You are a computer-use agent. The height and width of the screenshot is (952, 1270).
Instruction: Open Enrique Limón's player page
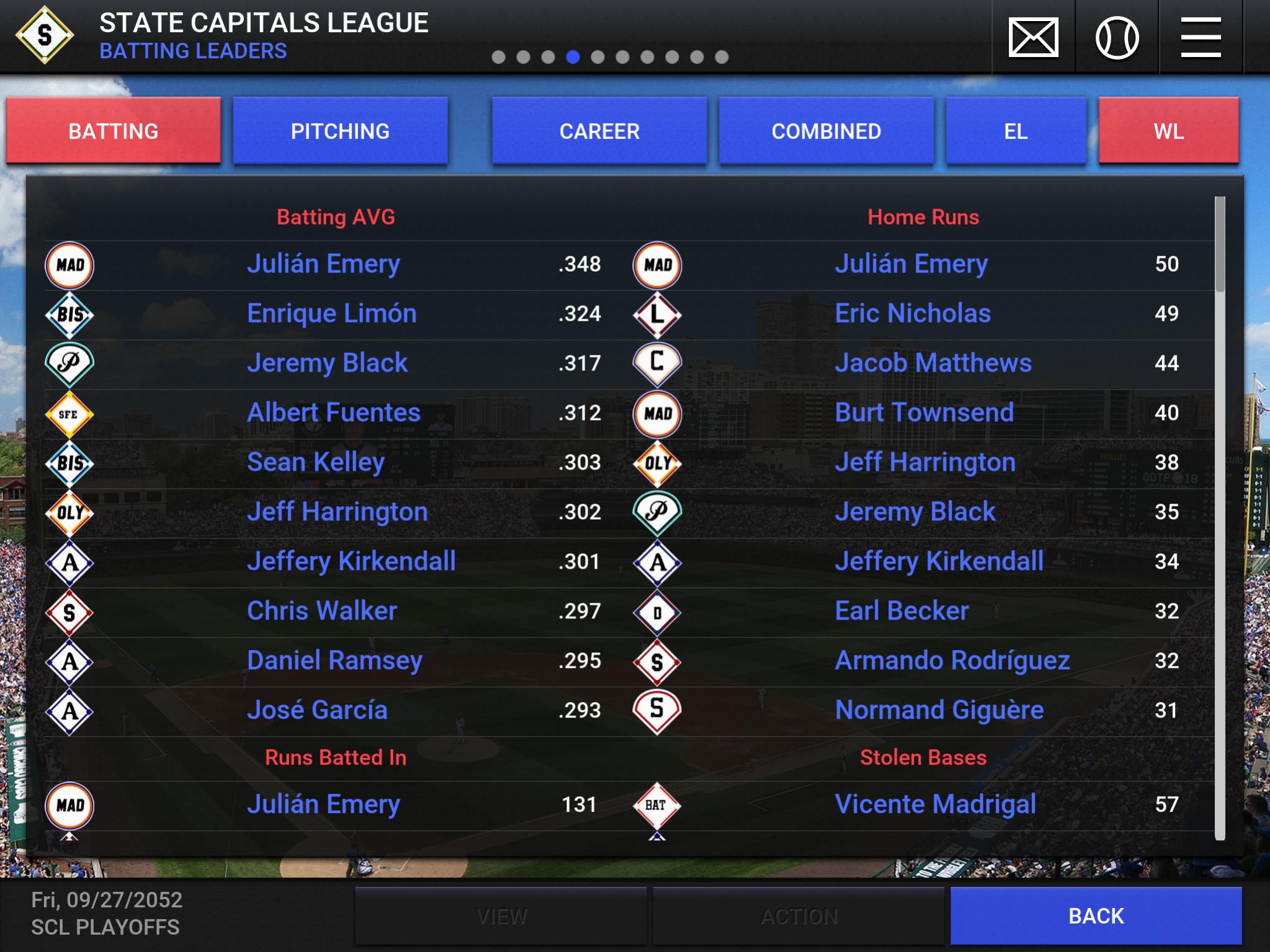[331, 314]
